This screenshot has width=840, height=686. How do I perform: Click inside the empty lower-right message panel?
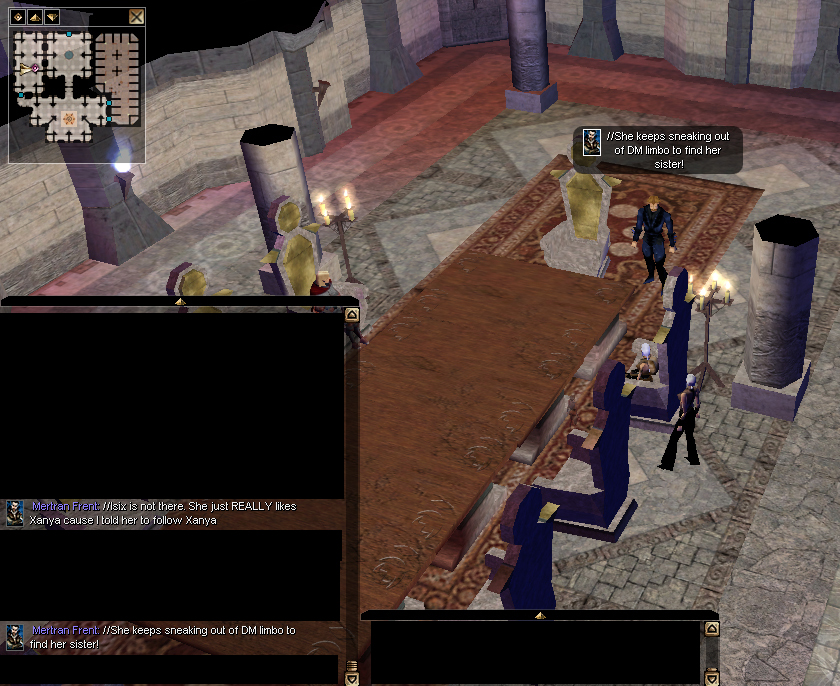point(535,652)
